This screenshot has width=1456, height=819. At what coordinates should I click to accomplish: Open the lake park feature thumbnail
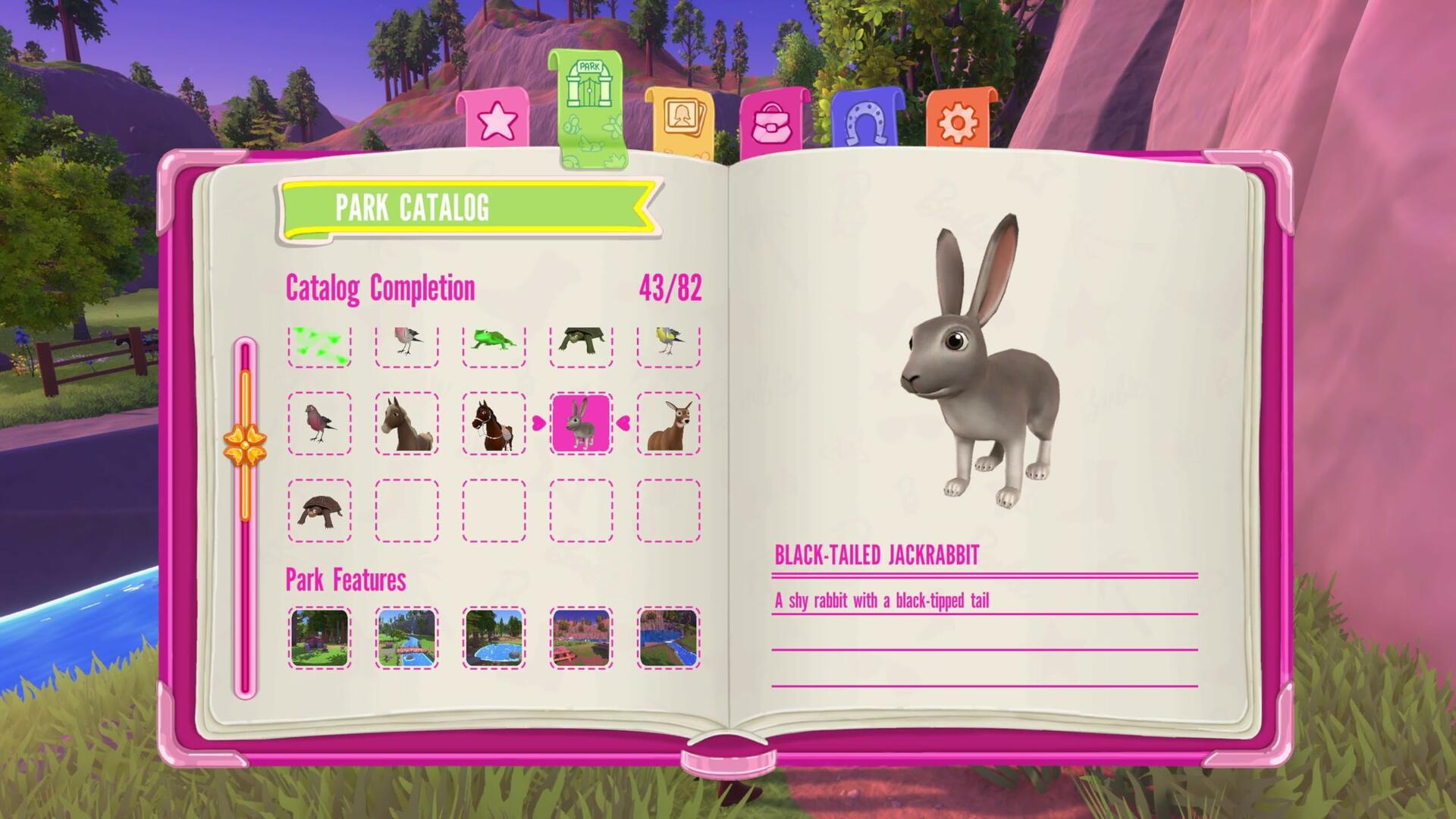[494, 639]
